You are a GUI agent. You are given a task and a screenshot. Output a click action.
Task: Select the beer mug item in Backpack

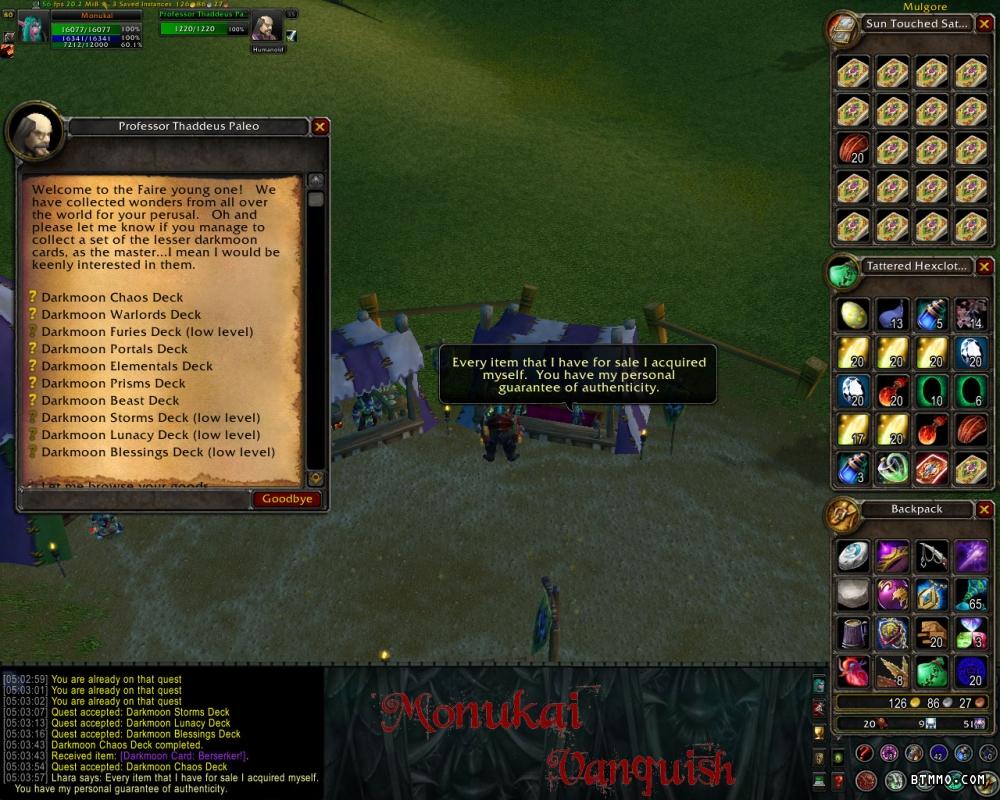853,633
